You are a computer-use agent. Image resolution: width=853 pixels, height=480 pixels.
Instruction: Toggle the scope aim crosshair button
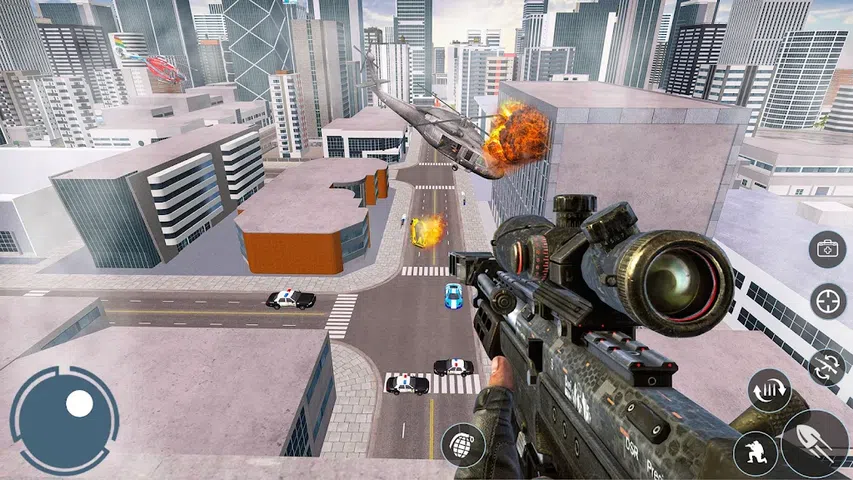[x=827, y=300]
